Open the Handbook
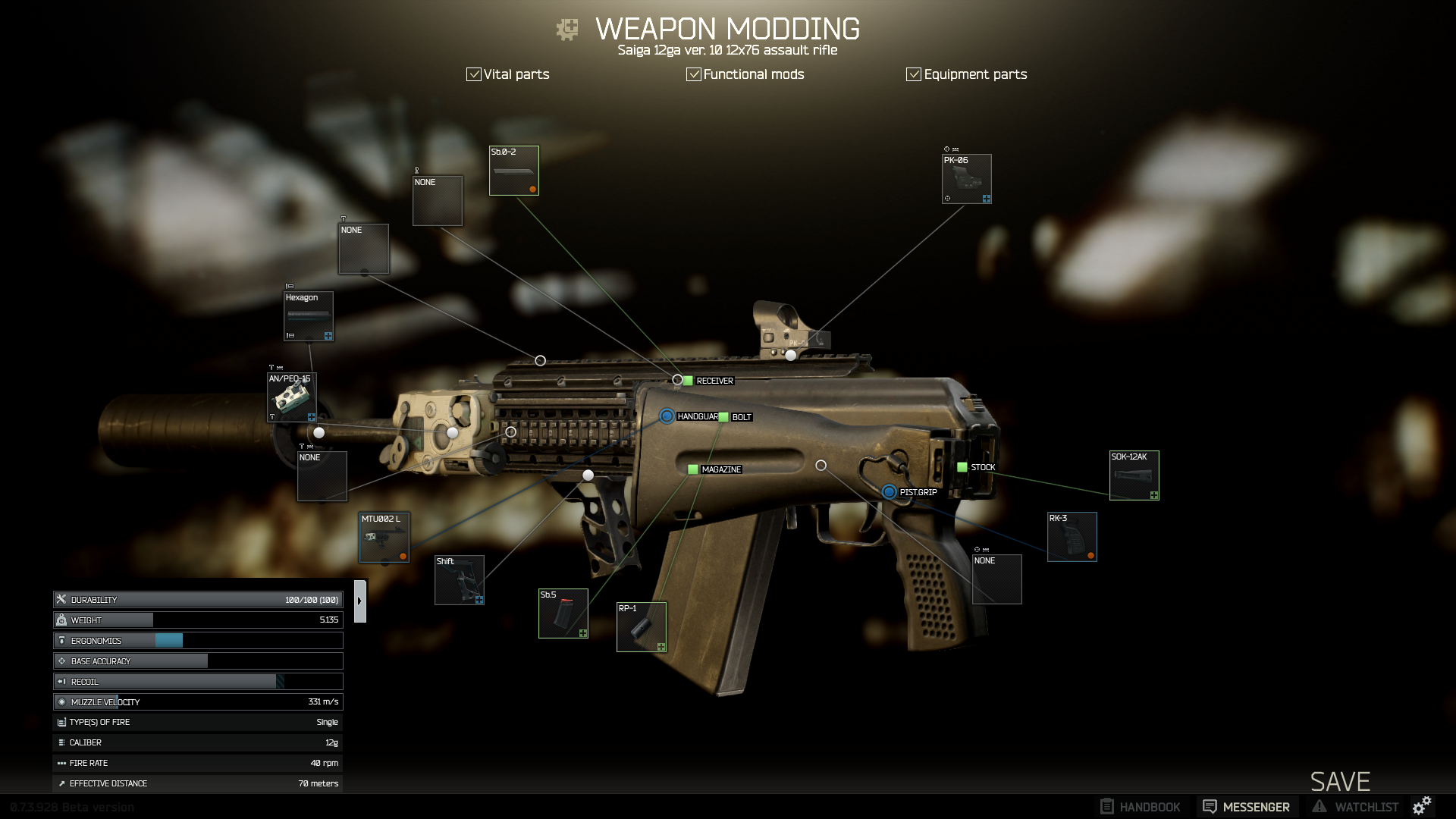This screenshot has height=819, width=1456. [1141, 807]
